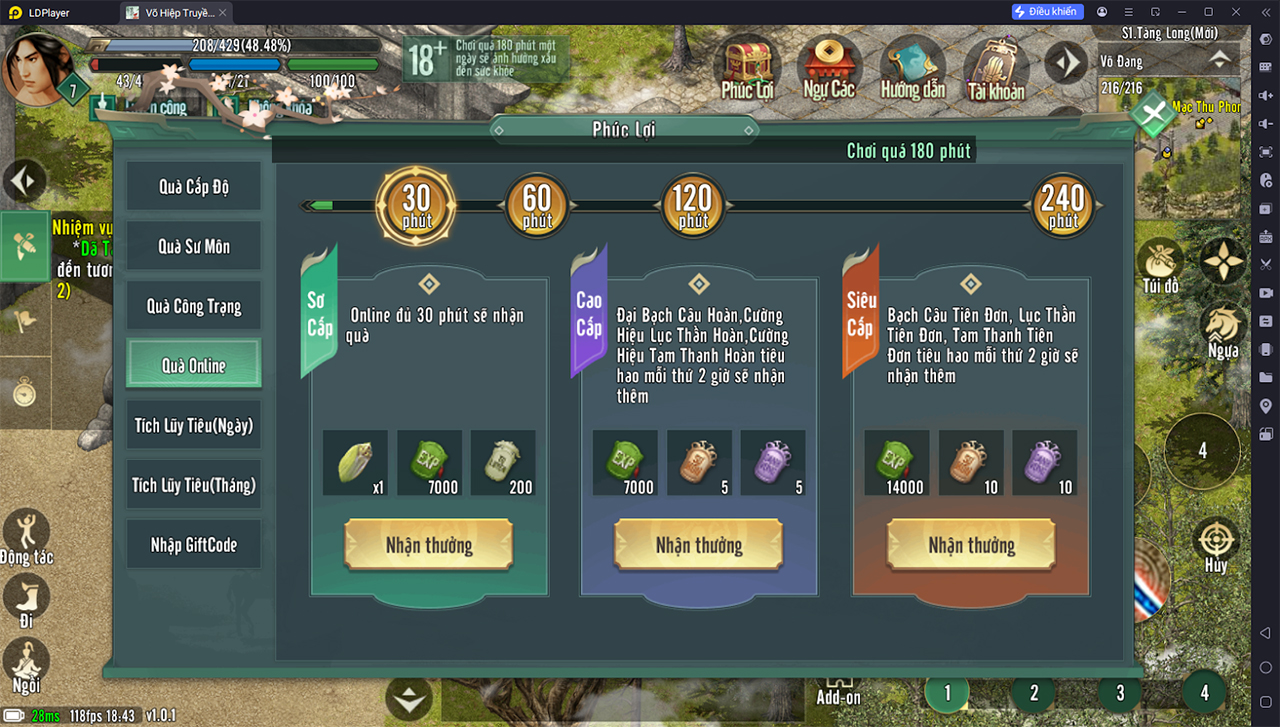1280x727 pixels.
Task: Choose the Quà Online tab
Action: pyautogui.click(x=193, y=366)
